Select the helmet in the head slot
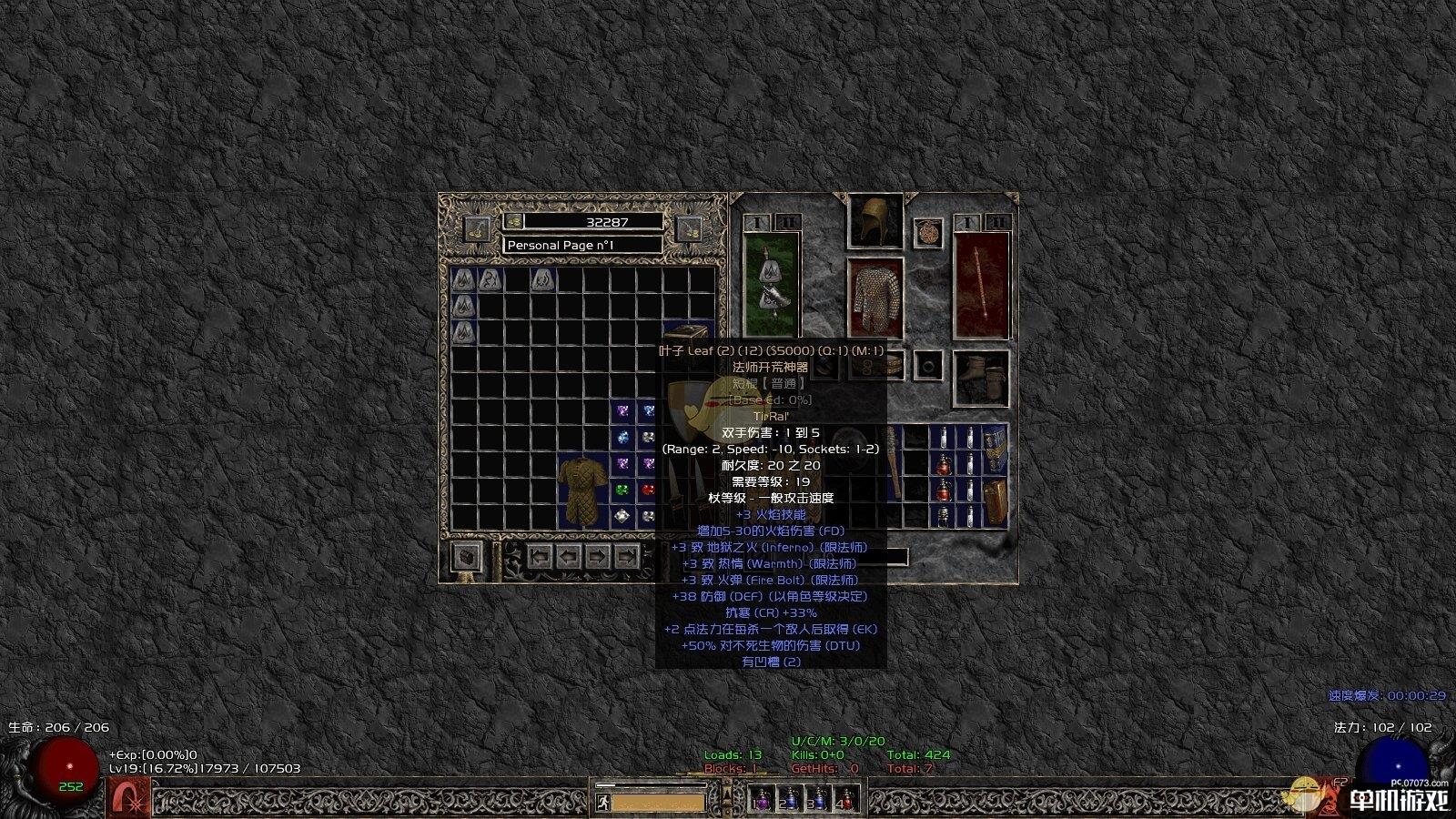 click(875, 220)
